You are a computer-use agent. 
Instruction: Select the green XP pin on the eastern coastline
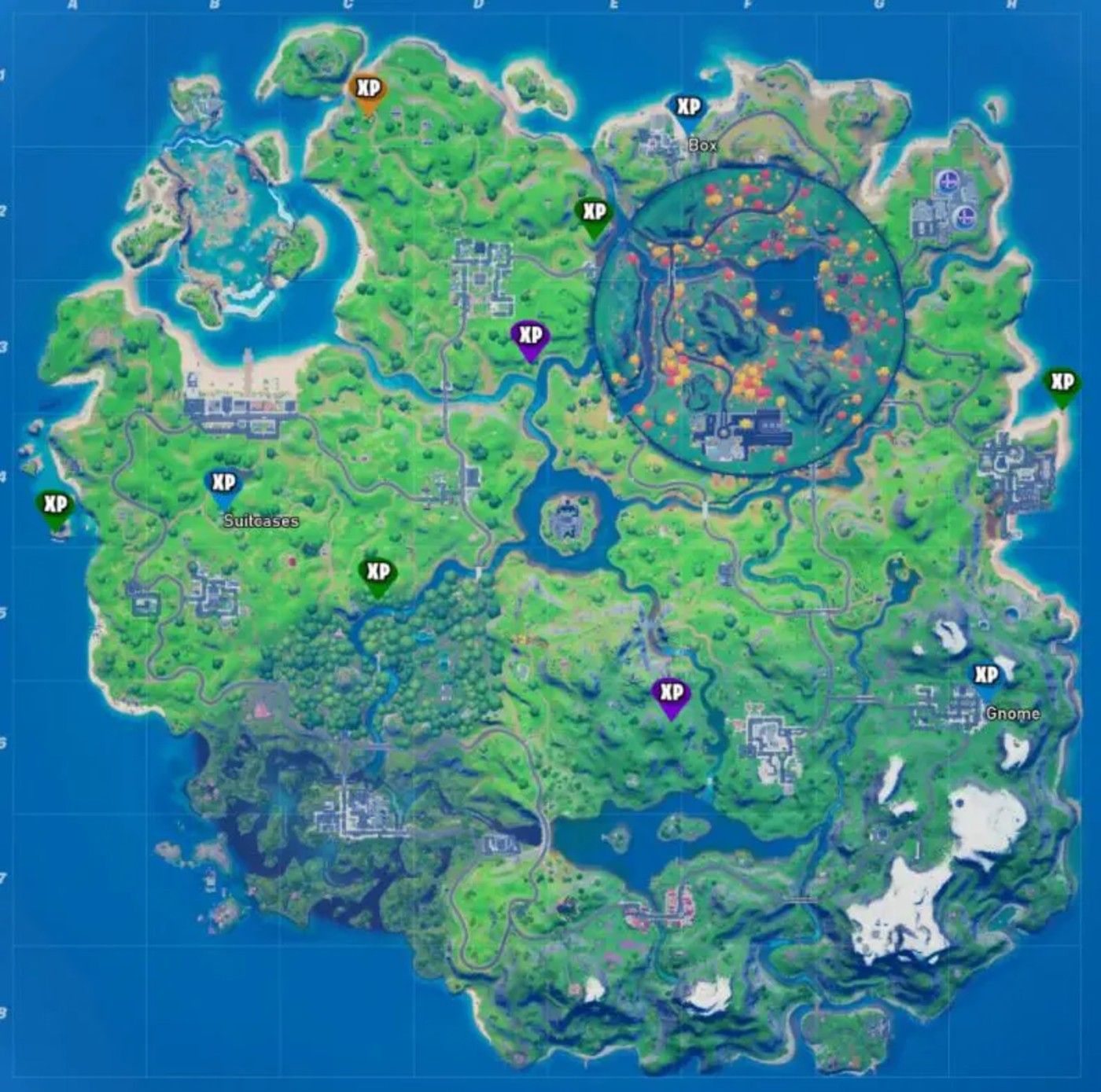tap(1061, 383)
